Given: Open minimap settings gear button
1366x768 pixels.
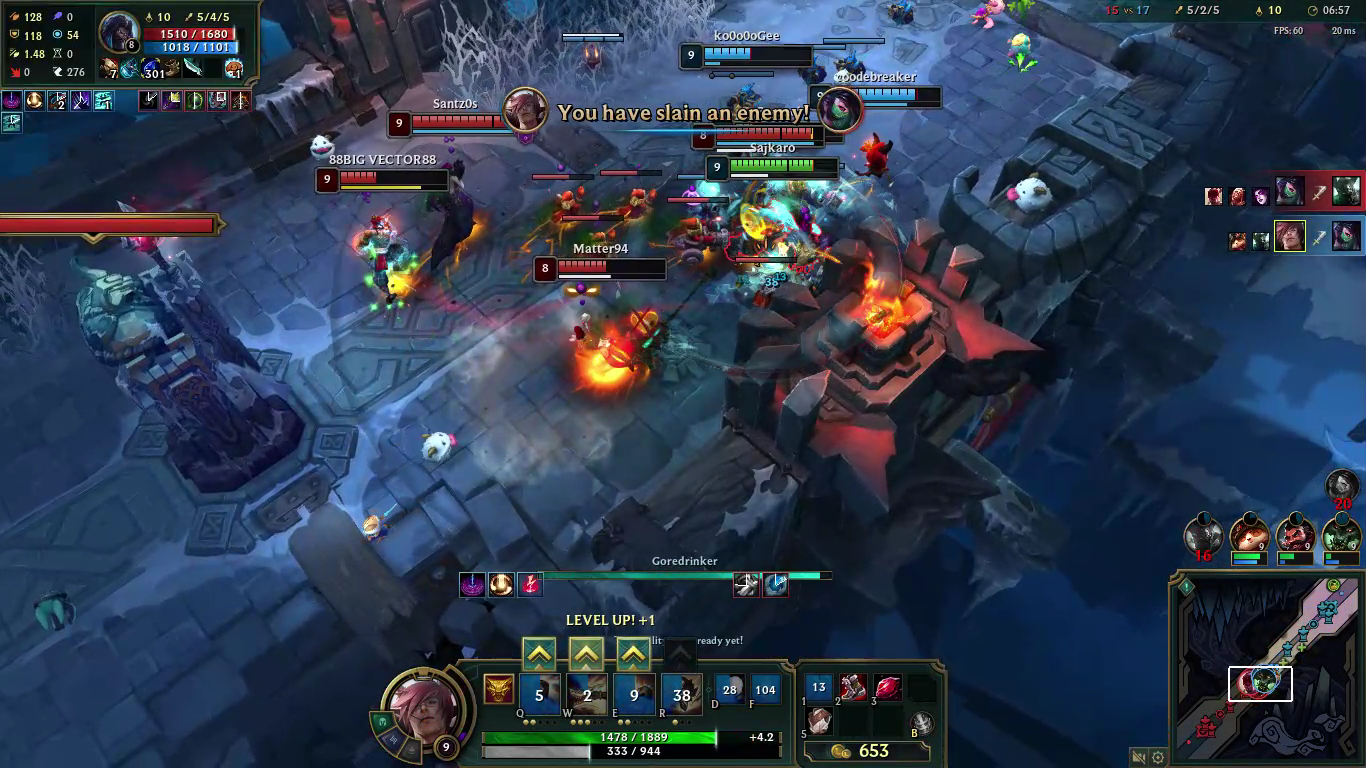Looking at the screenshot, I should click(x=1158, y=757).
